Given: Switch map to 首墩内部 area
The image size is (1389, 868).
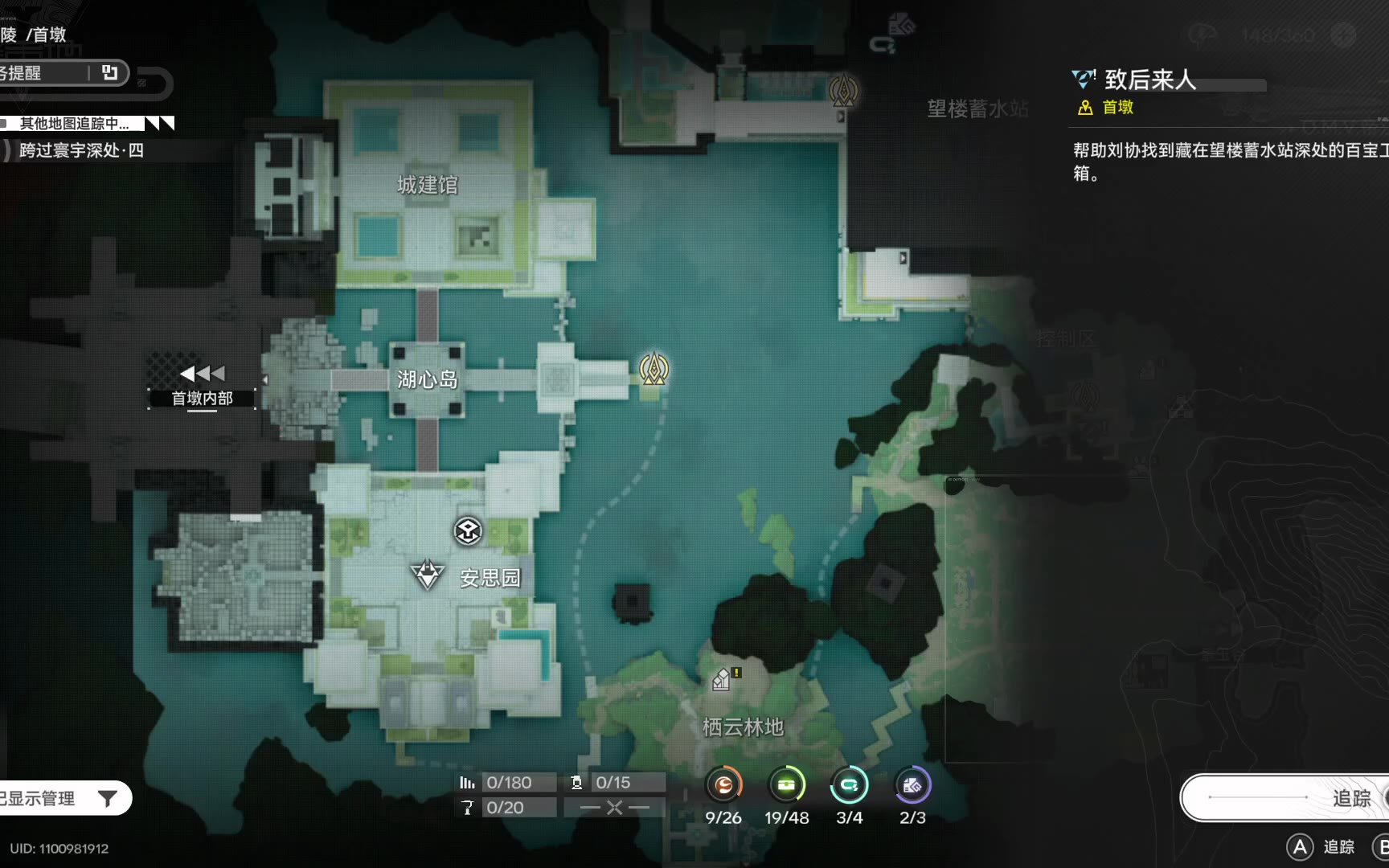Looking at the screenshot, I should click(202, 386).
